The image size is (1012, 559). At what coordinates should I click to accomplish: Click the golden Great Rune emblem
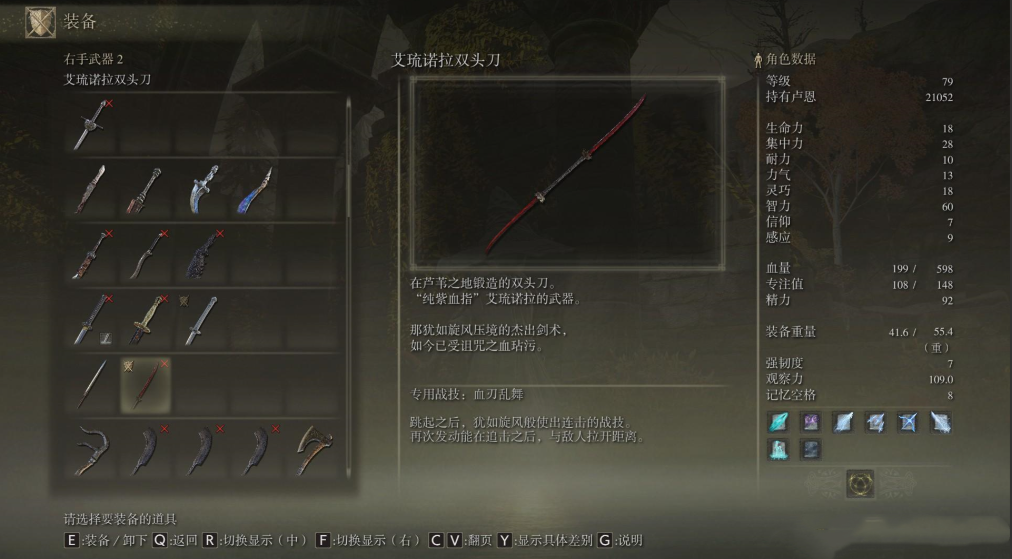tap(859, 482)
